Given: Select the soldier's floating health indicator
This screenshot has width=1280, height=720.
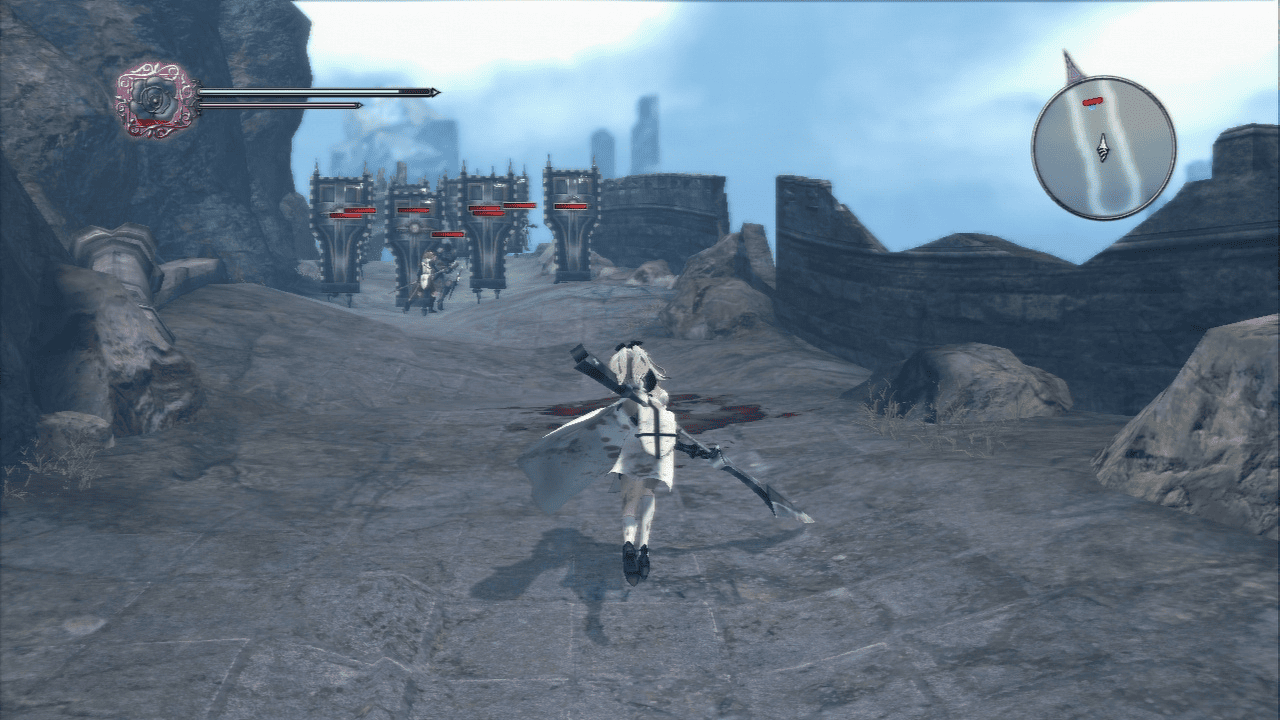Looking at the screenshot, I should pyautogui.click(x=446, y=233).
